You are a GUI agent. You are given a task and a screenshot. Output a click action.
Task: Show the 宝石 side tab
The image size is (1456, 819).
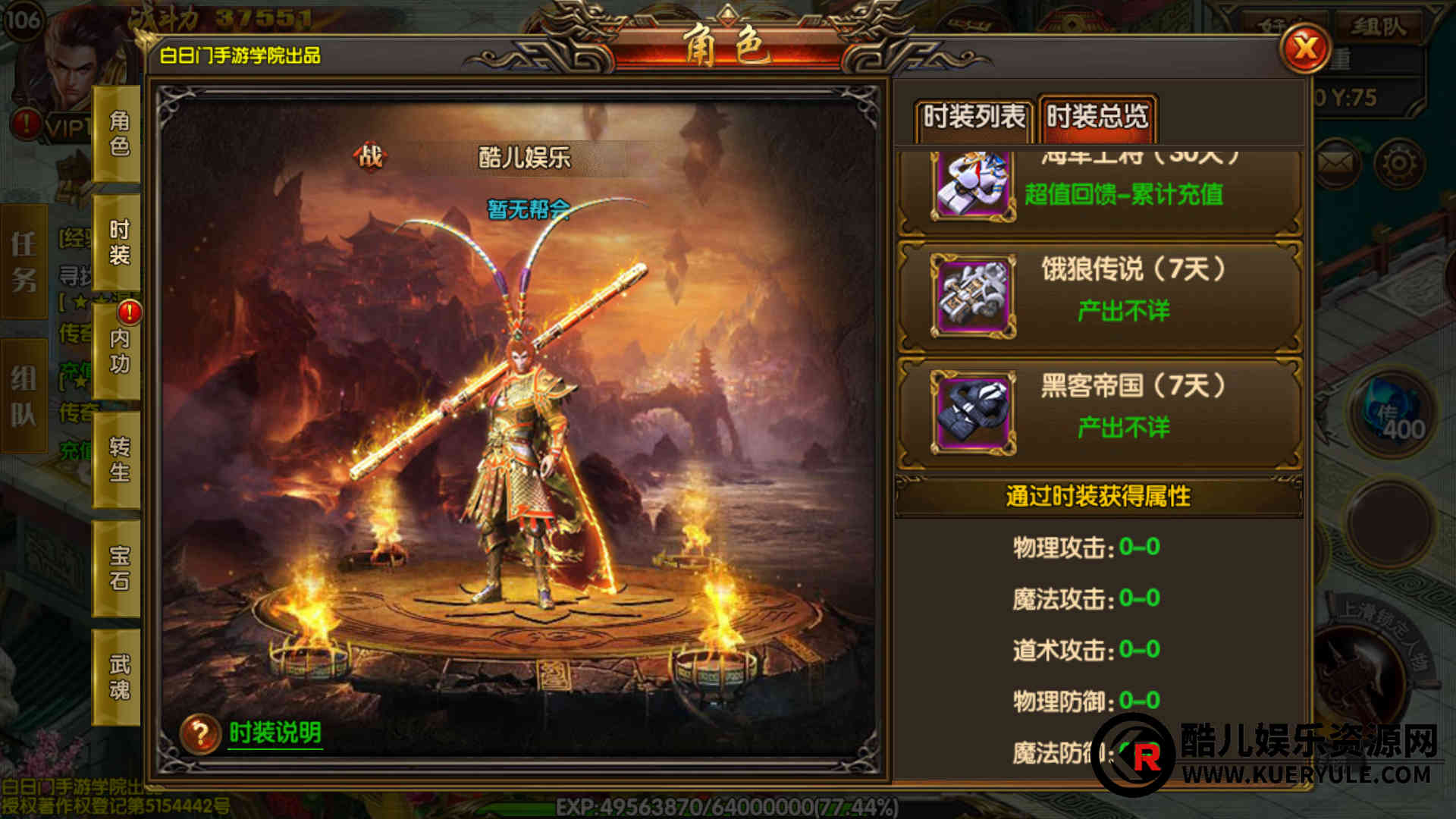click(118, 568)
